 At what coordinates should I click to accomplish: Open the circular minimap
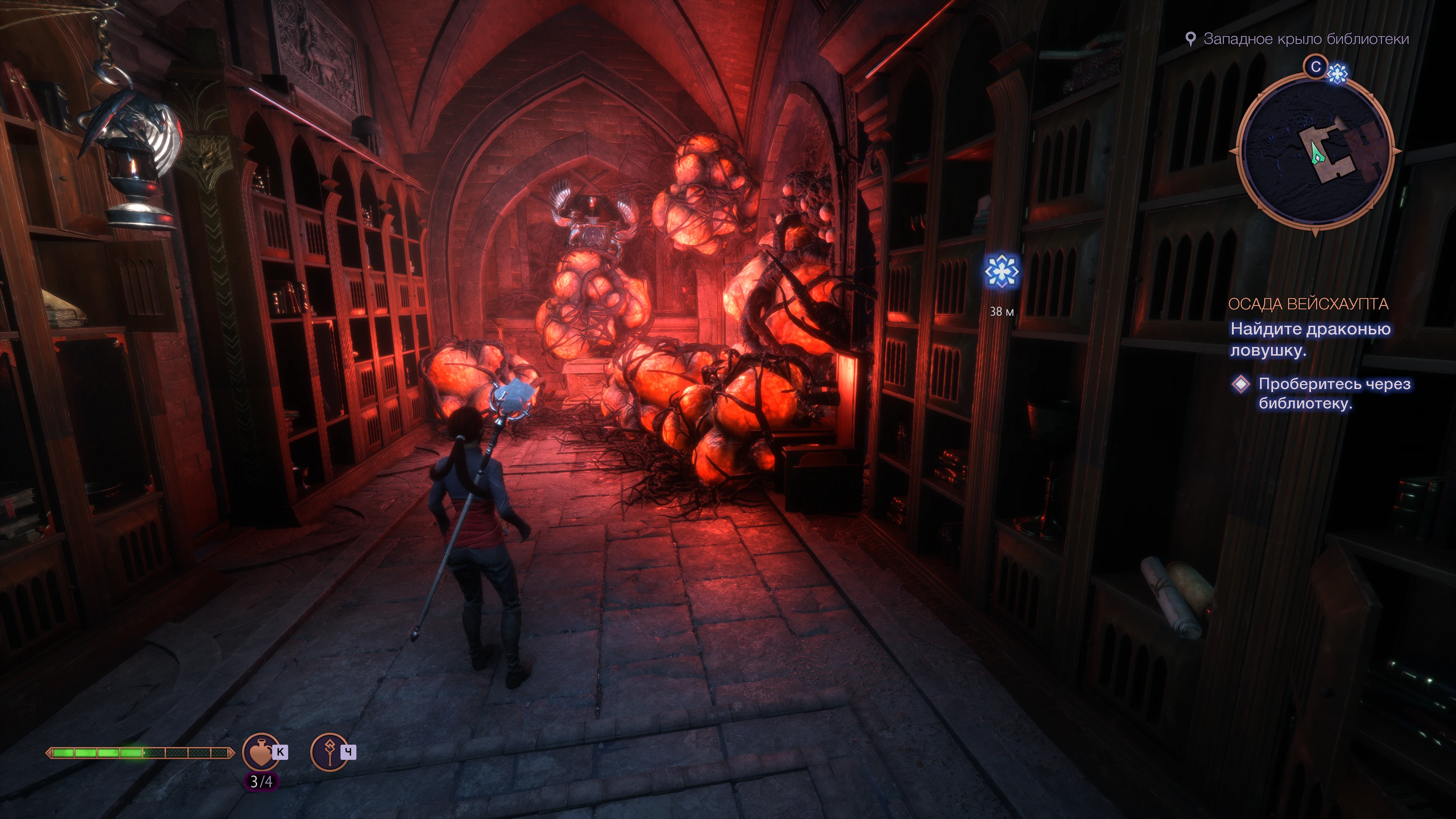[1315, 151]
